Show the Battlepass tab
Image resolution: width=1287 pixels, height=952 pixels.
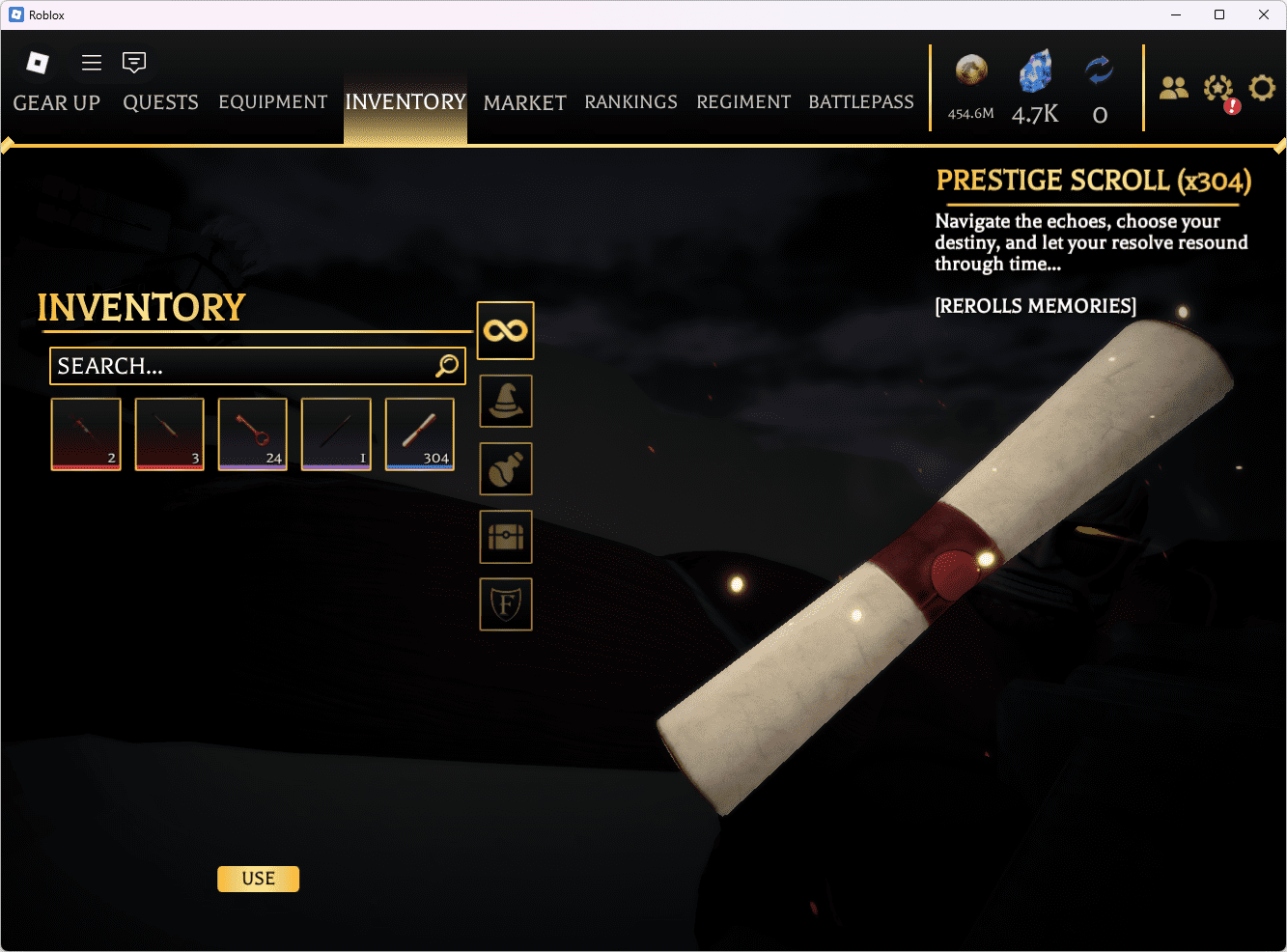(860, 102)
